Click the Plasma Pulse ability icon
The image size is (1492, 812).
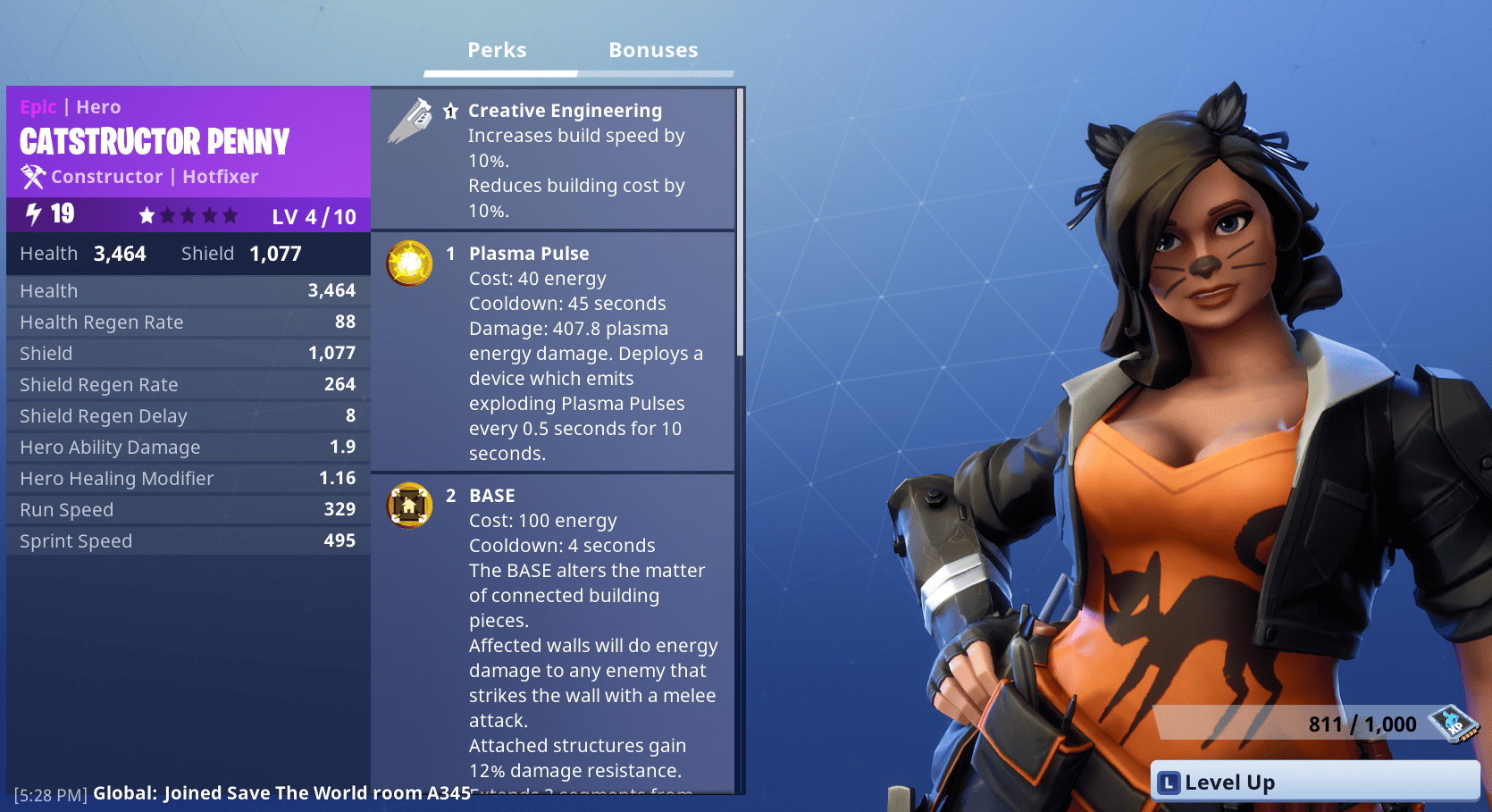409,264
